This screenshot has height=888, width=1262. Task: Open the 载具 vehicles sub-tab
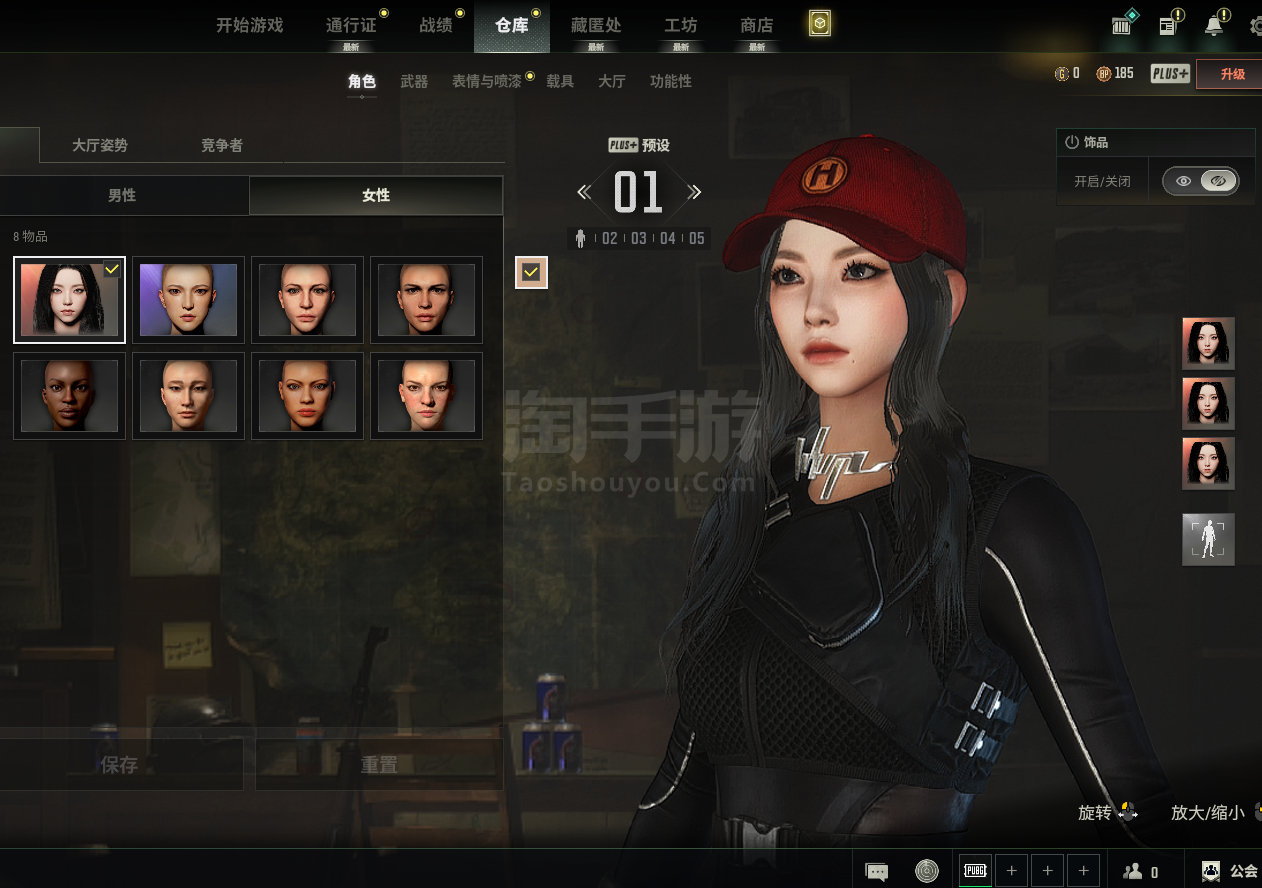click(x=560, y=82)
